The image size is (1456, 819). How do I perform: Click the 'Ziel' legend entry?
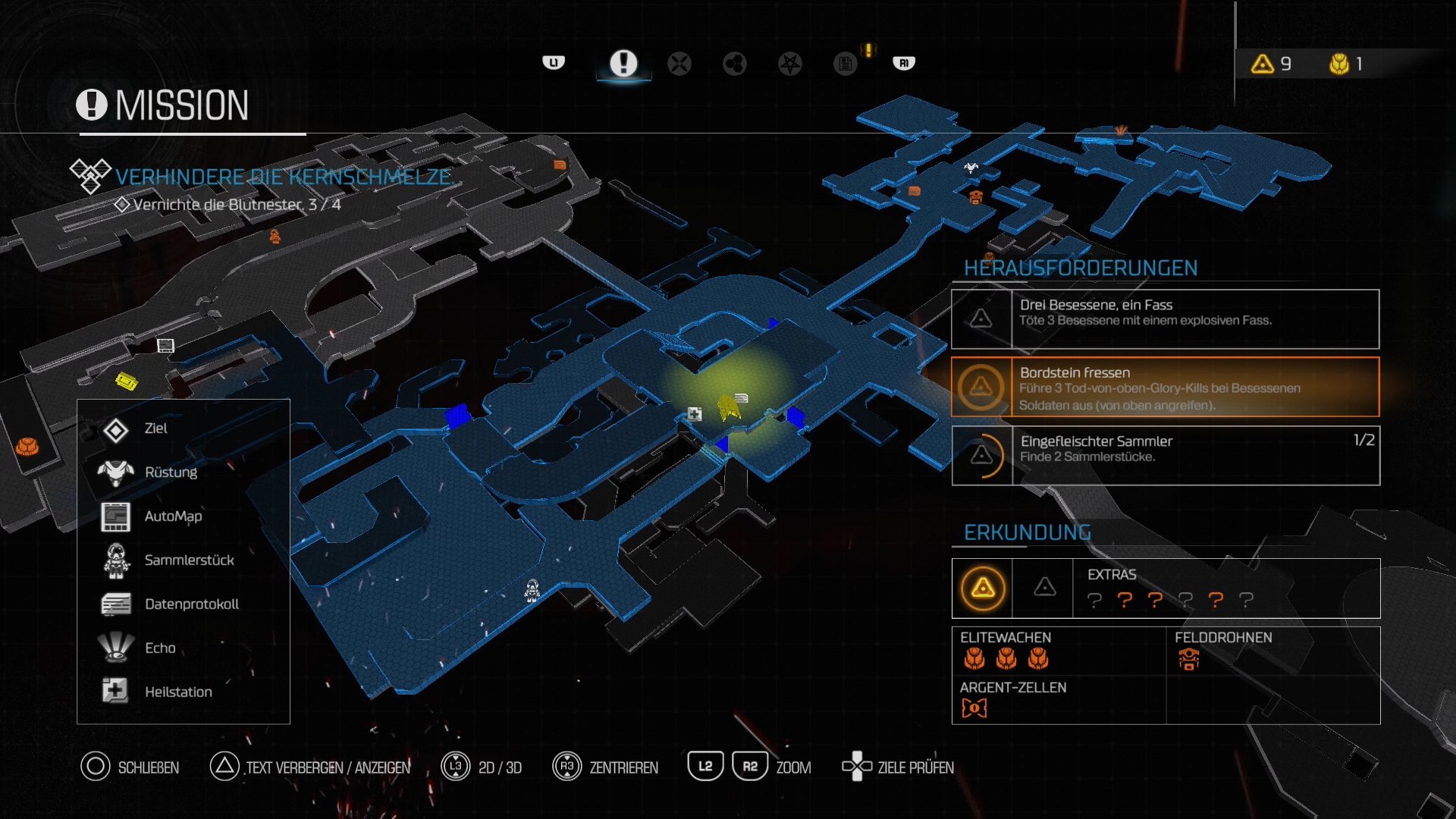pyautogui.click(x=155, y=429)
